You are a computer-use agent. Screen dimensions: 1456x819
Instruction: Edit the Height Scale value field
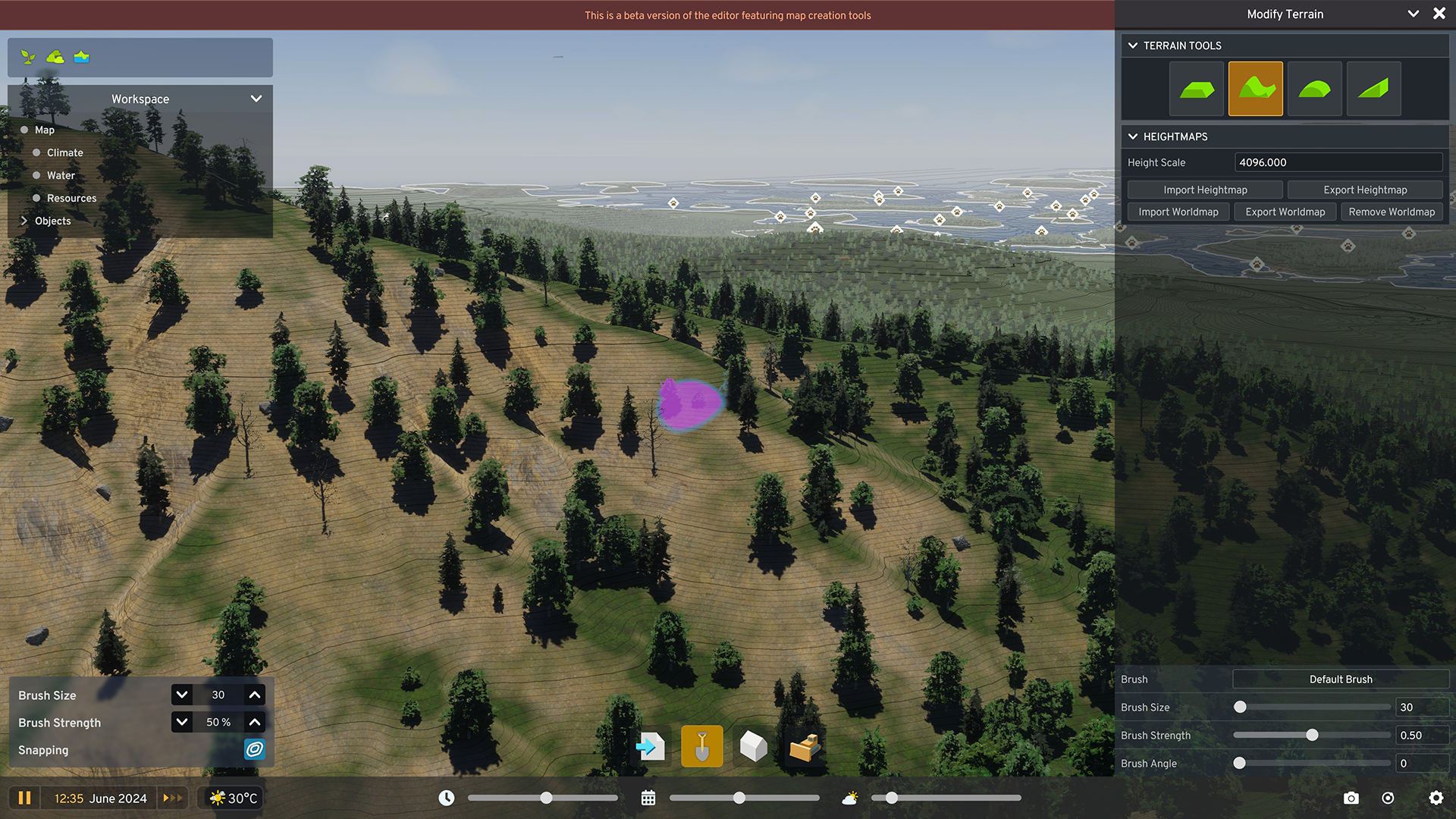[1338, 162]
